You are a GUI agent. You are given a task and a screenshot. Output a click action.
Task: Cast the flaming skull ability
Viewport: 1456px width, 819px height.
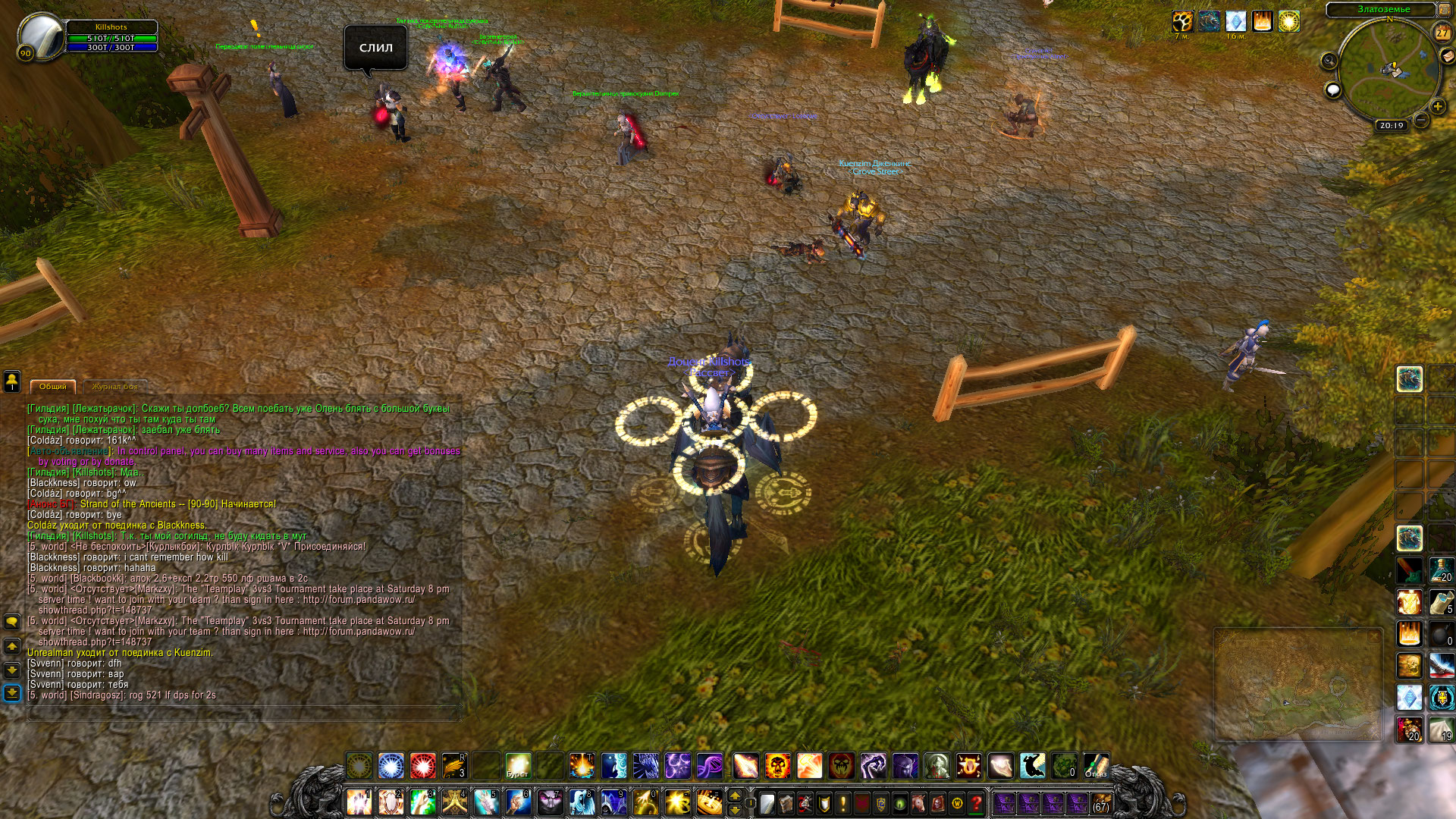(777, 766)
